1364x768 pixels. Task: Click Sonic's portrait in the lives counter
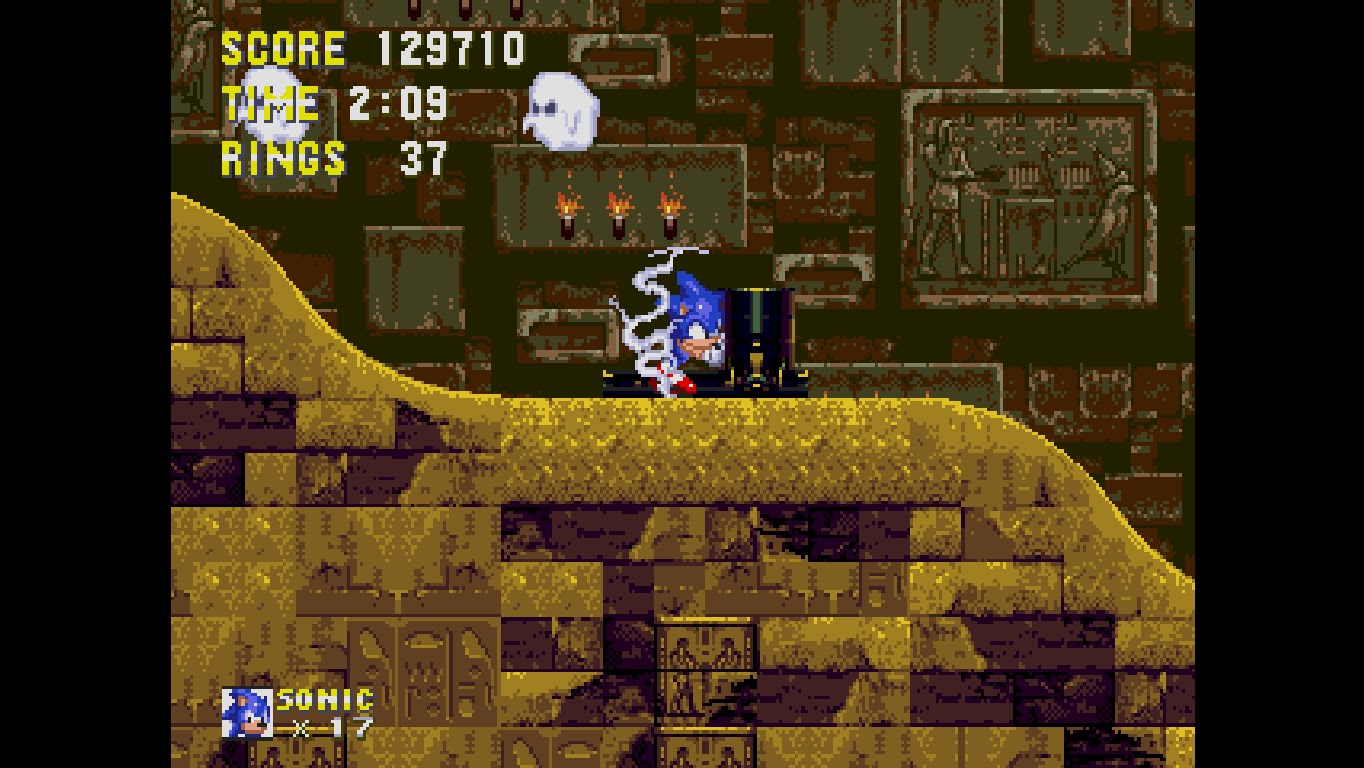click(249, 712)
